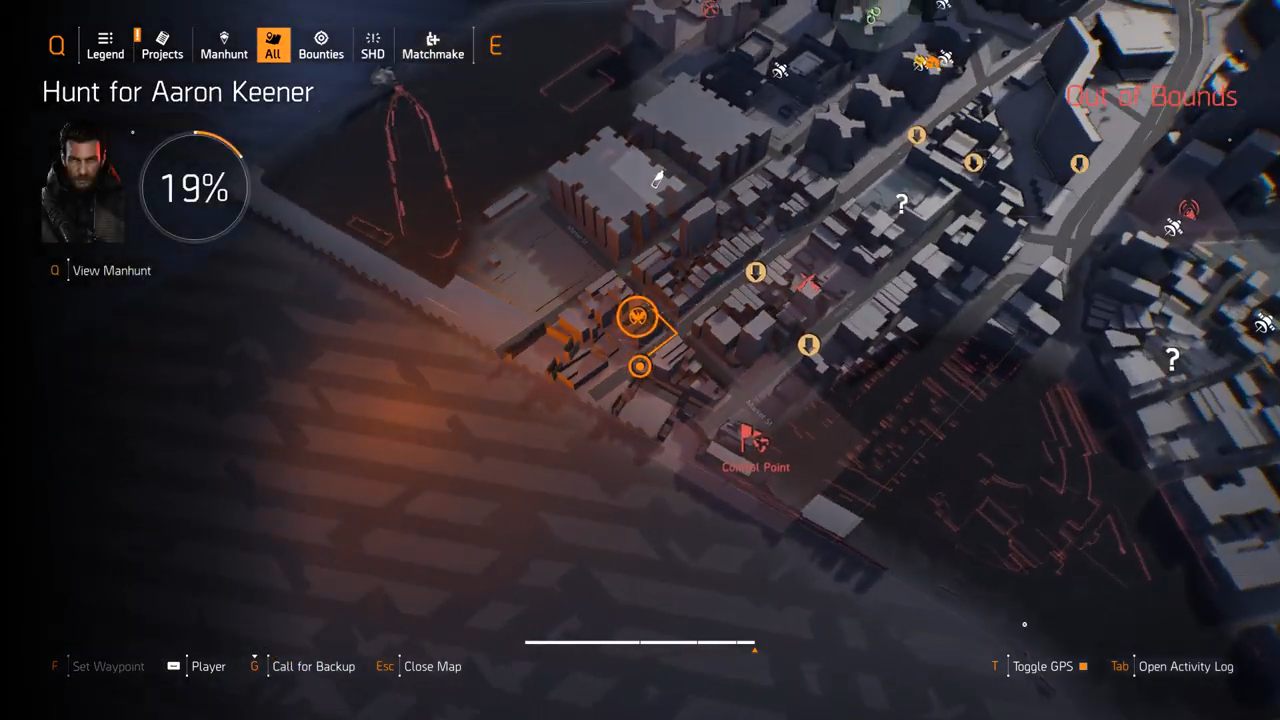Select the orange circled mission marker
This screenshot has width=1280, height=720.
pyautogui.click(x=637, y=317)
